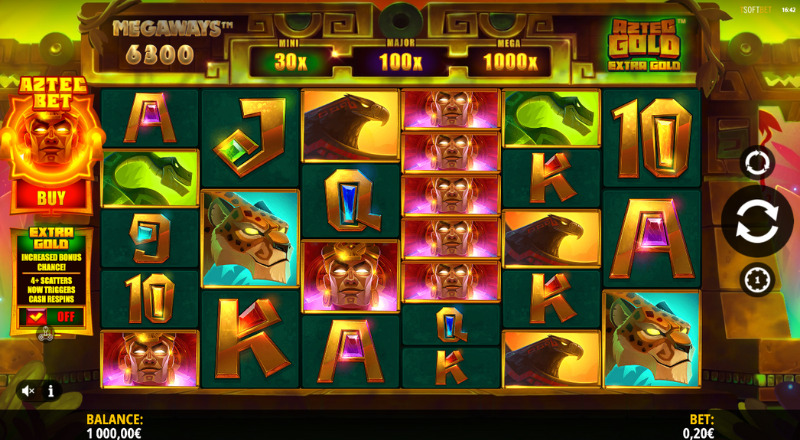Toggle the Extra Gold OFF switch
The height and width of the screenshot is (440, 800).
click(x=51, y=317)
